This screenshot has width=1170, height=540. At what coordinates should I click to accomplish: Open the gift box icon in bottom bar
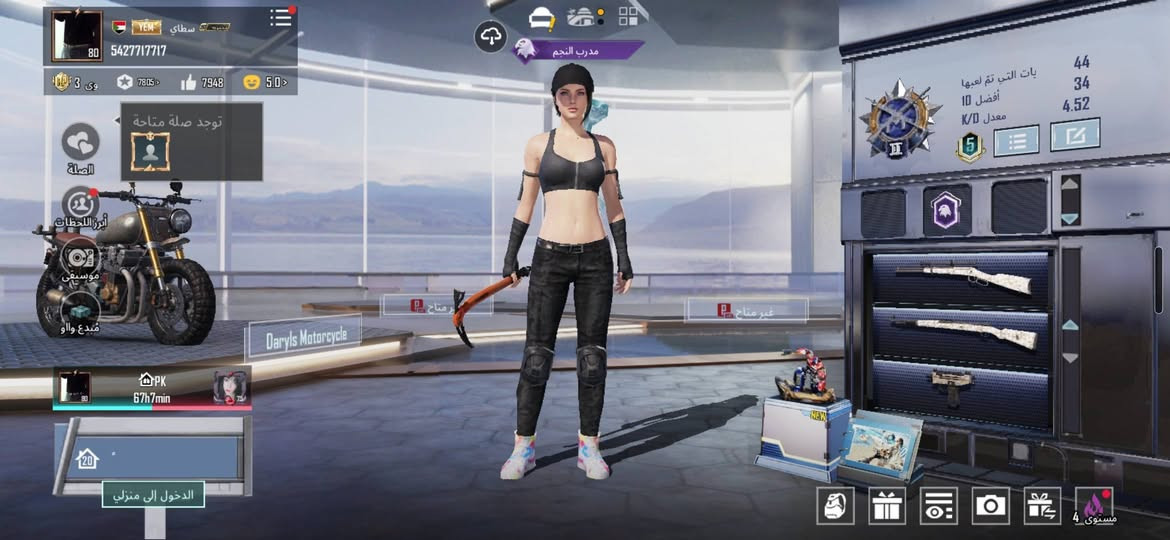(x=887, y=506)
